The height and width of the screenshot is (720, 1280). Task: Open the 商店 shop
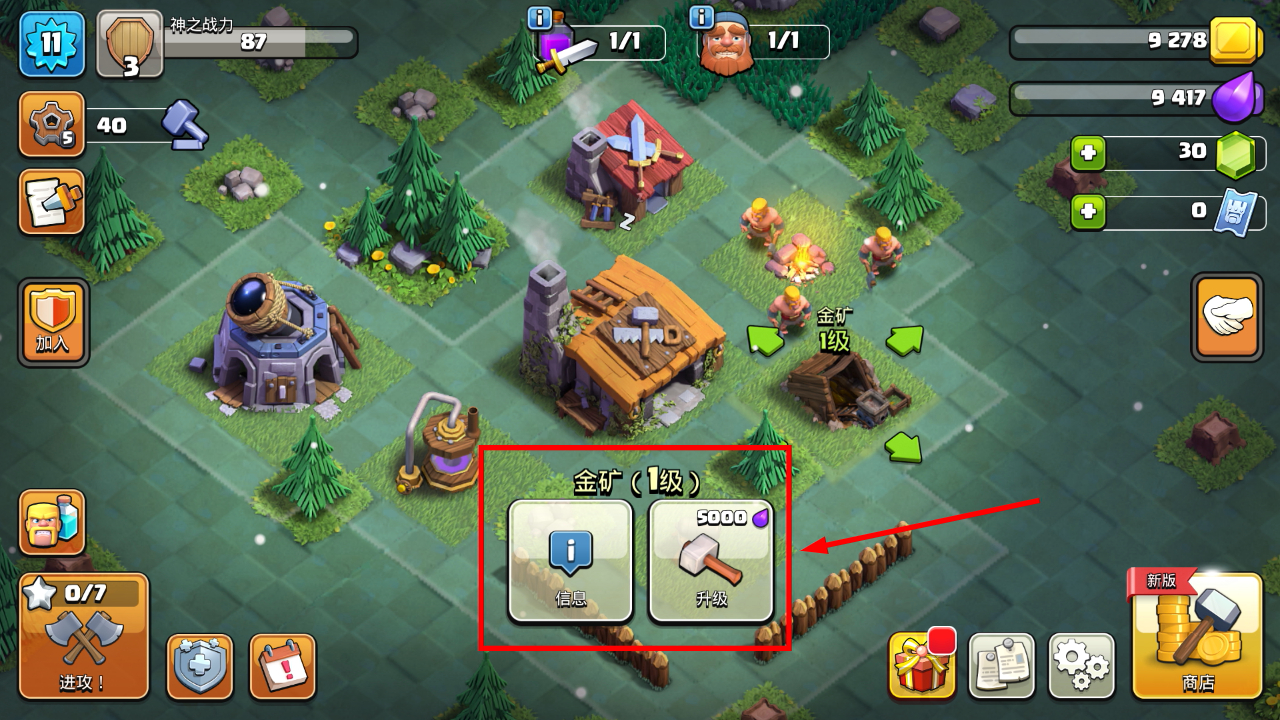[1196, 635]
